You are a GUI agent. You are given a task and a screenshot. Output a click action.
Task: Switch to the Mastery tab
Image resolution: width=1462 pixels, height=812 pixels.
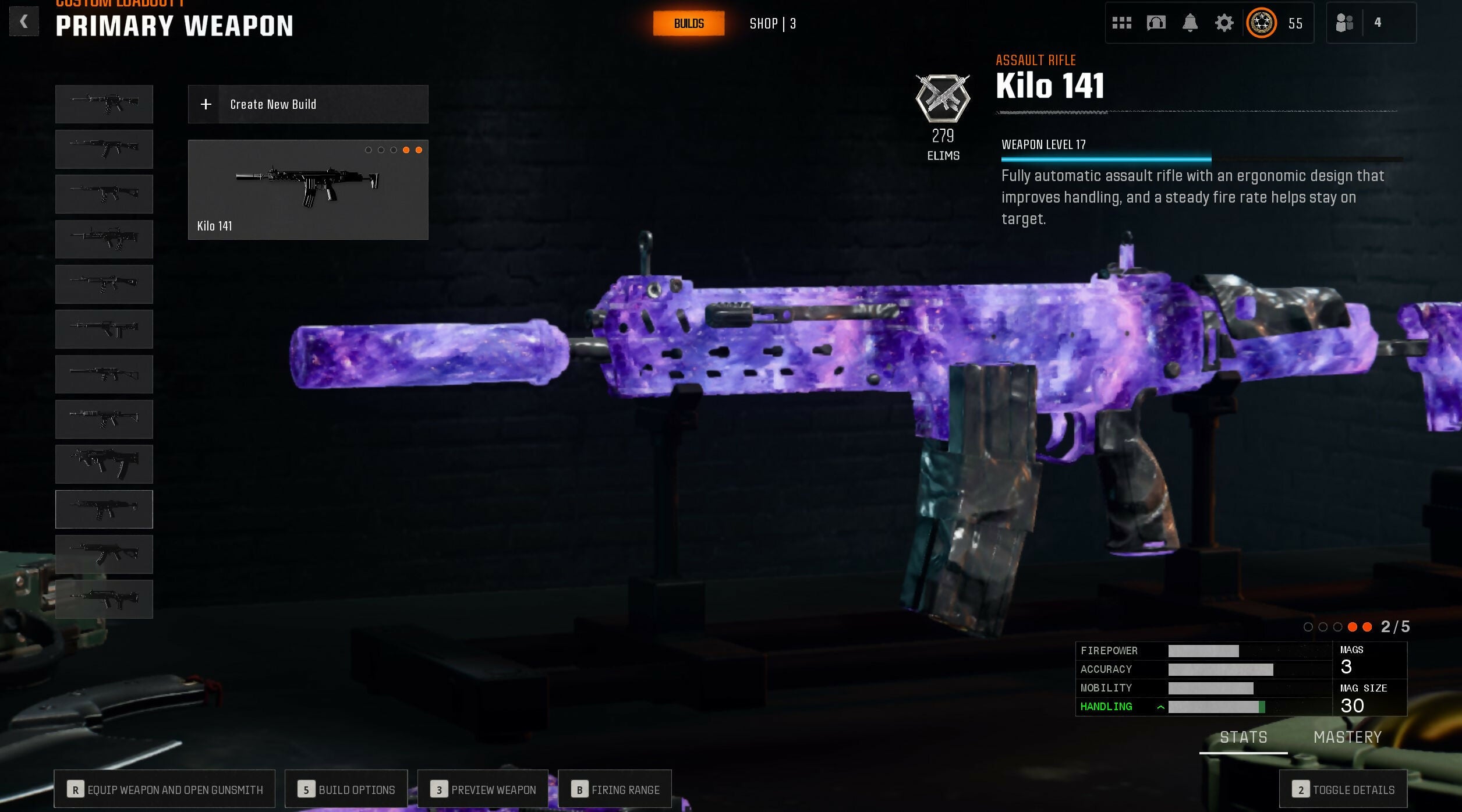click(1347, 737)
